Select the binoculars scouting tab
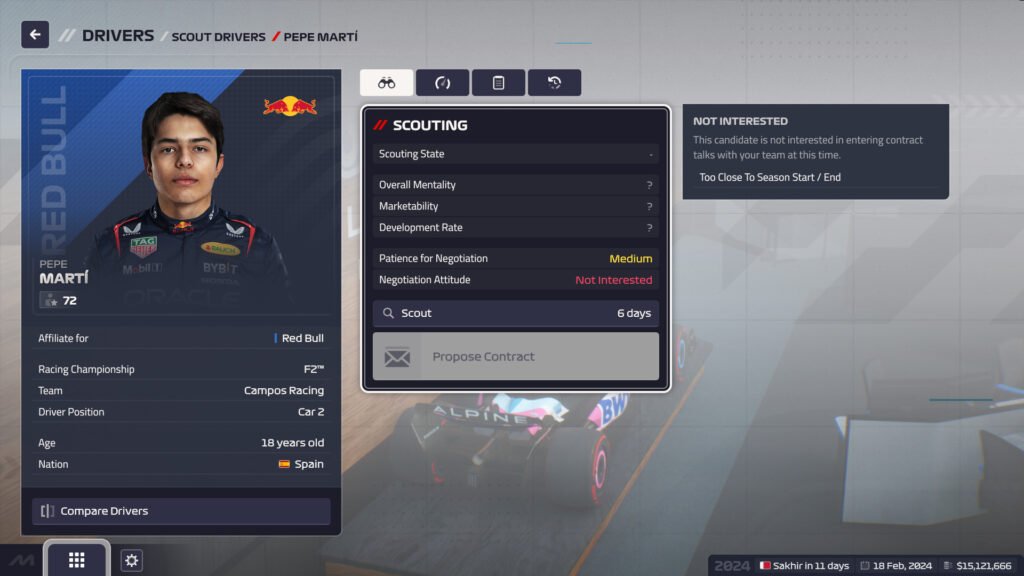 pyautogui.click(x=386, y=83)
